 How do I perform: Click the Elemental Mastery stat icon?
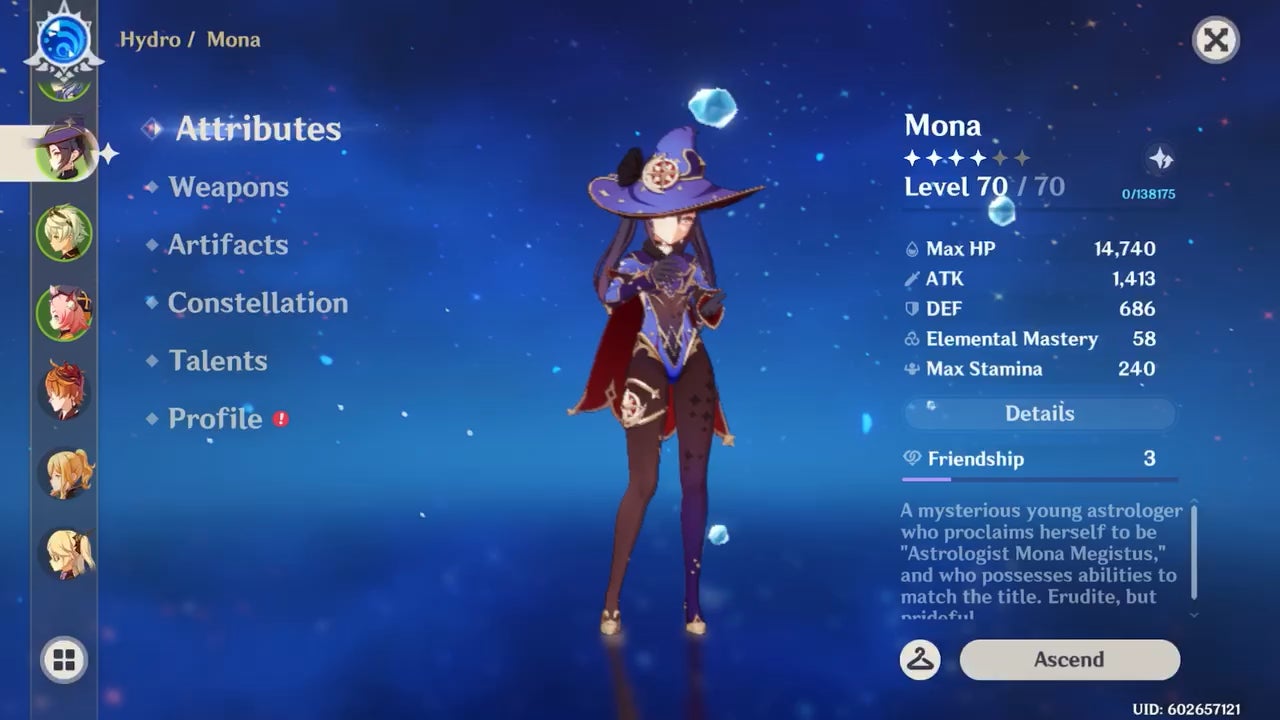[911, 339]
